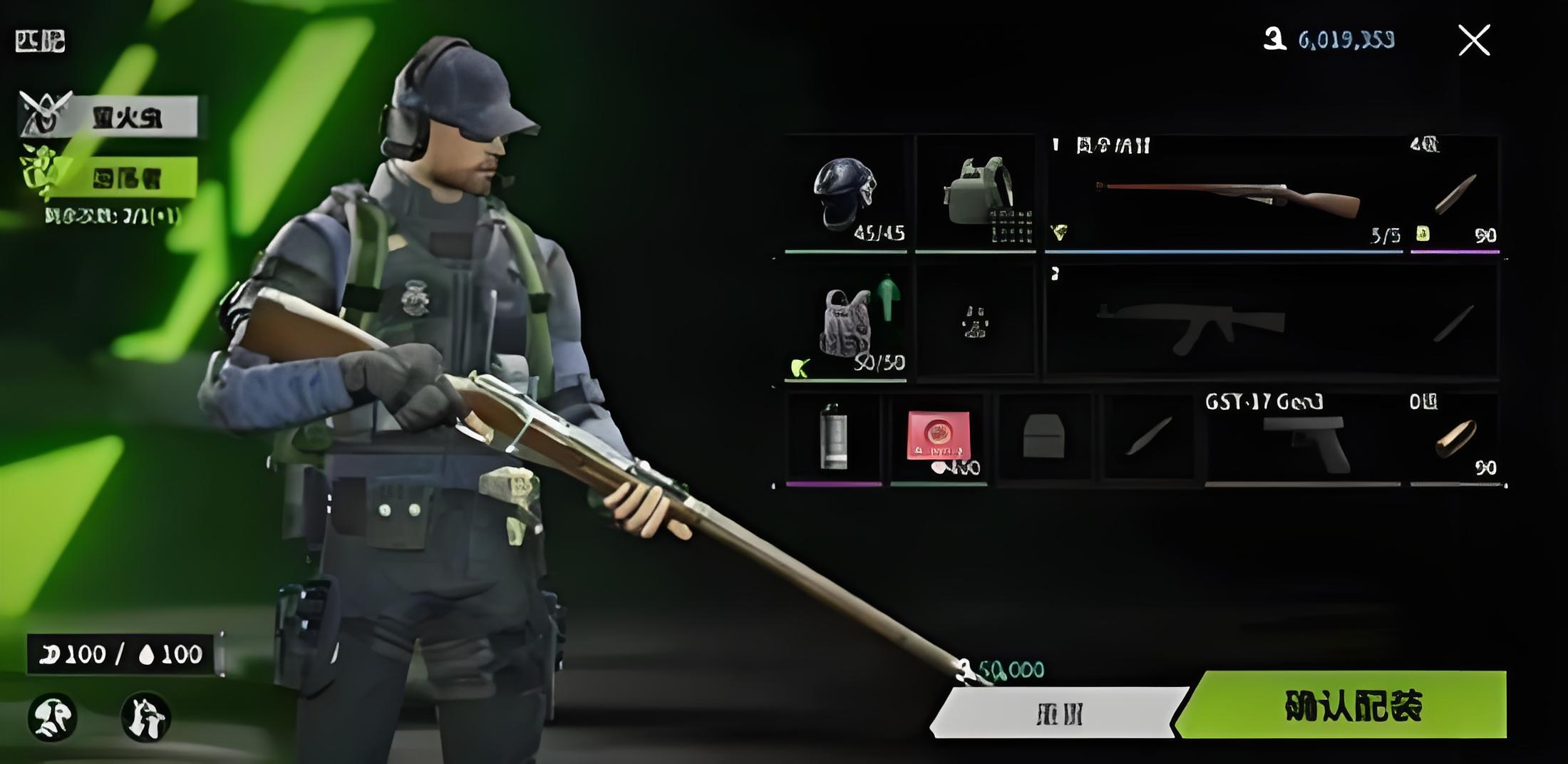Screen dimensions: 1568x764
Task: Select the rifle ammo slot beside primary weapon
Action: tap(1455, 194)
